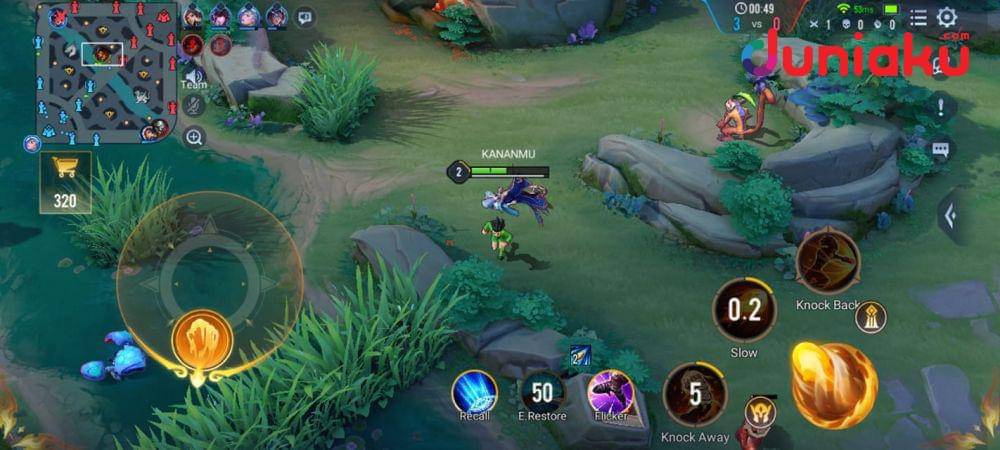Open the chat message icon beside portraits

304,17
